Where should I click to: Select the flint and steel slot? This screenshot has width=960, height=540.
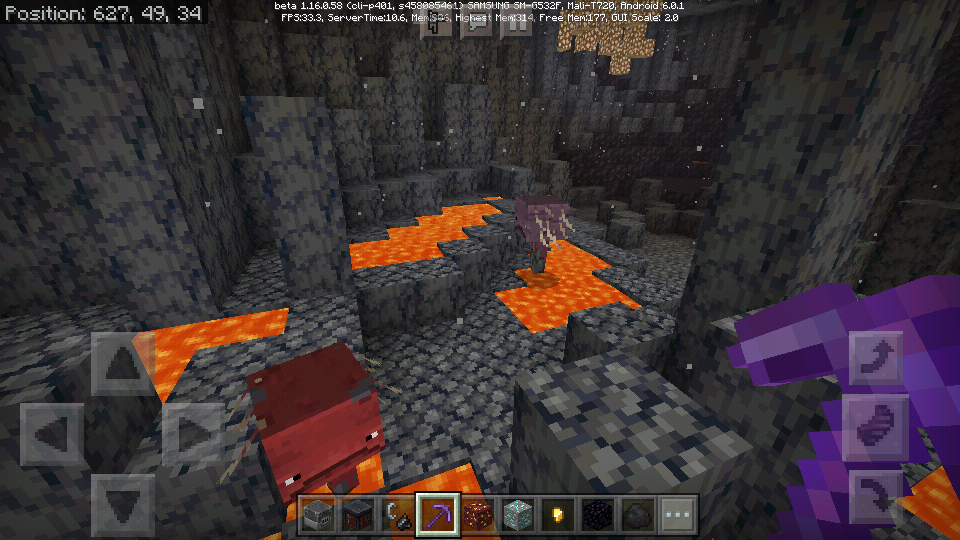click(x=398, y=516)
